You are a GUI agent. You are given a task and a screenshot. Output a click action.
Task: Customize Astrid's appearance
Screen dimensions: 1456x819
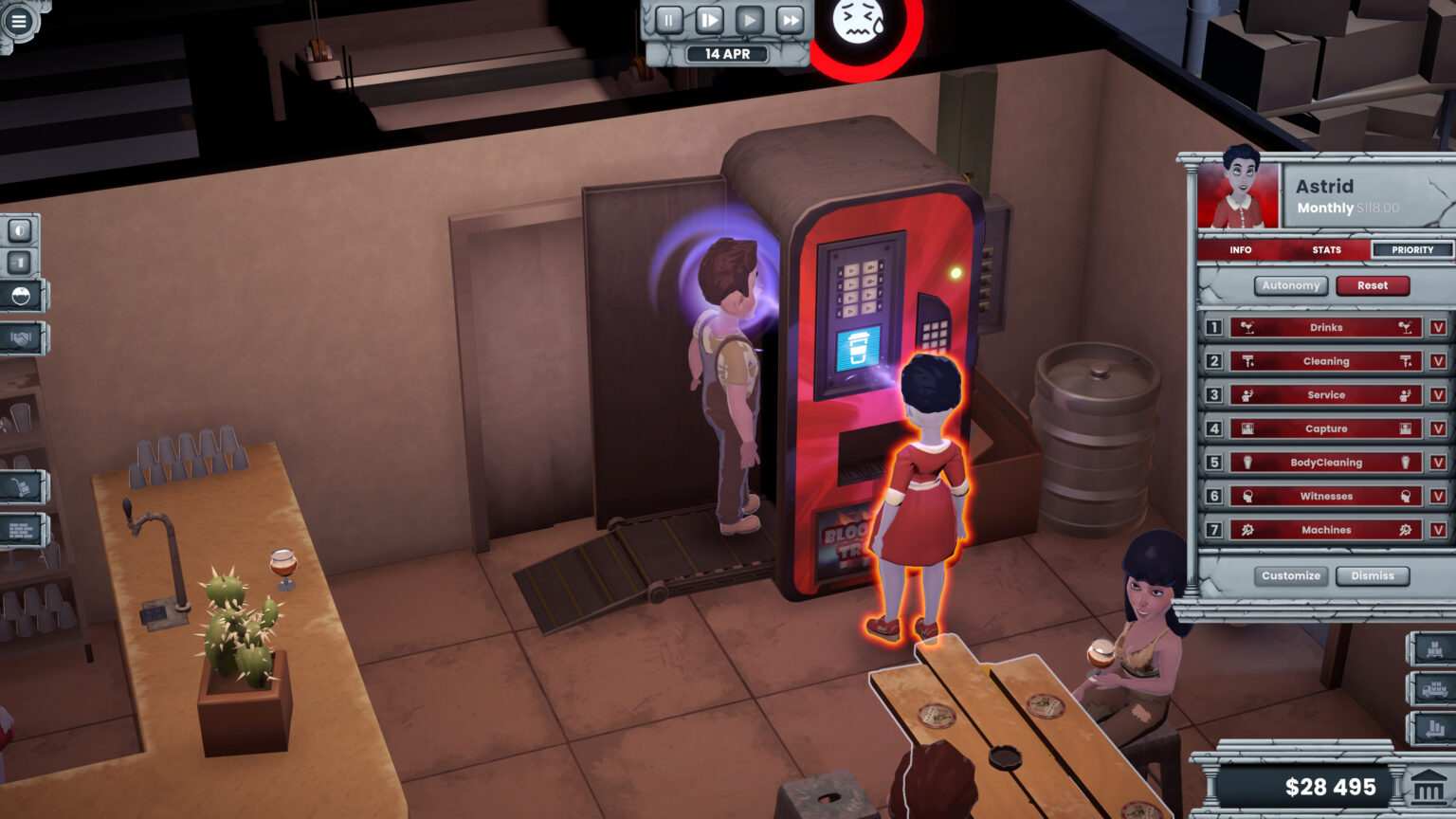point(1290,576)
